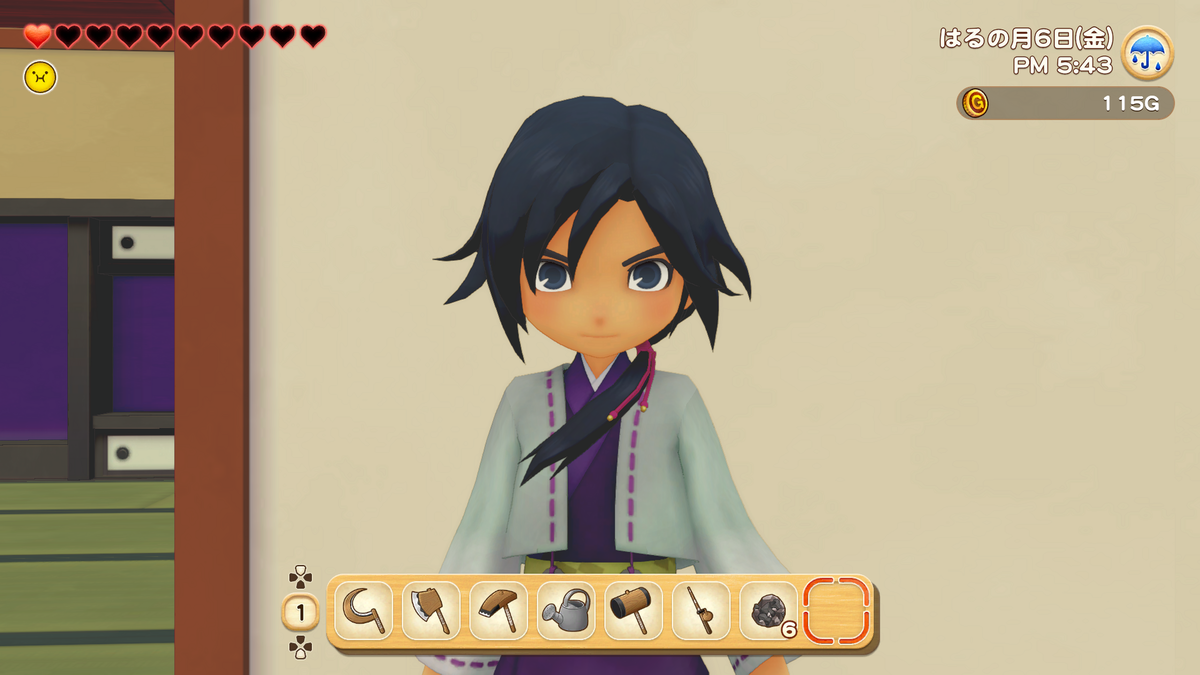Click the hotbar page number 1 indicator
Image resolution: width=1200 pixels, height=675 pixels.
point(300,612)
